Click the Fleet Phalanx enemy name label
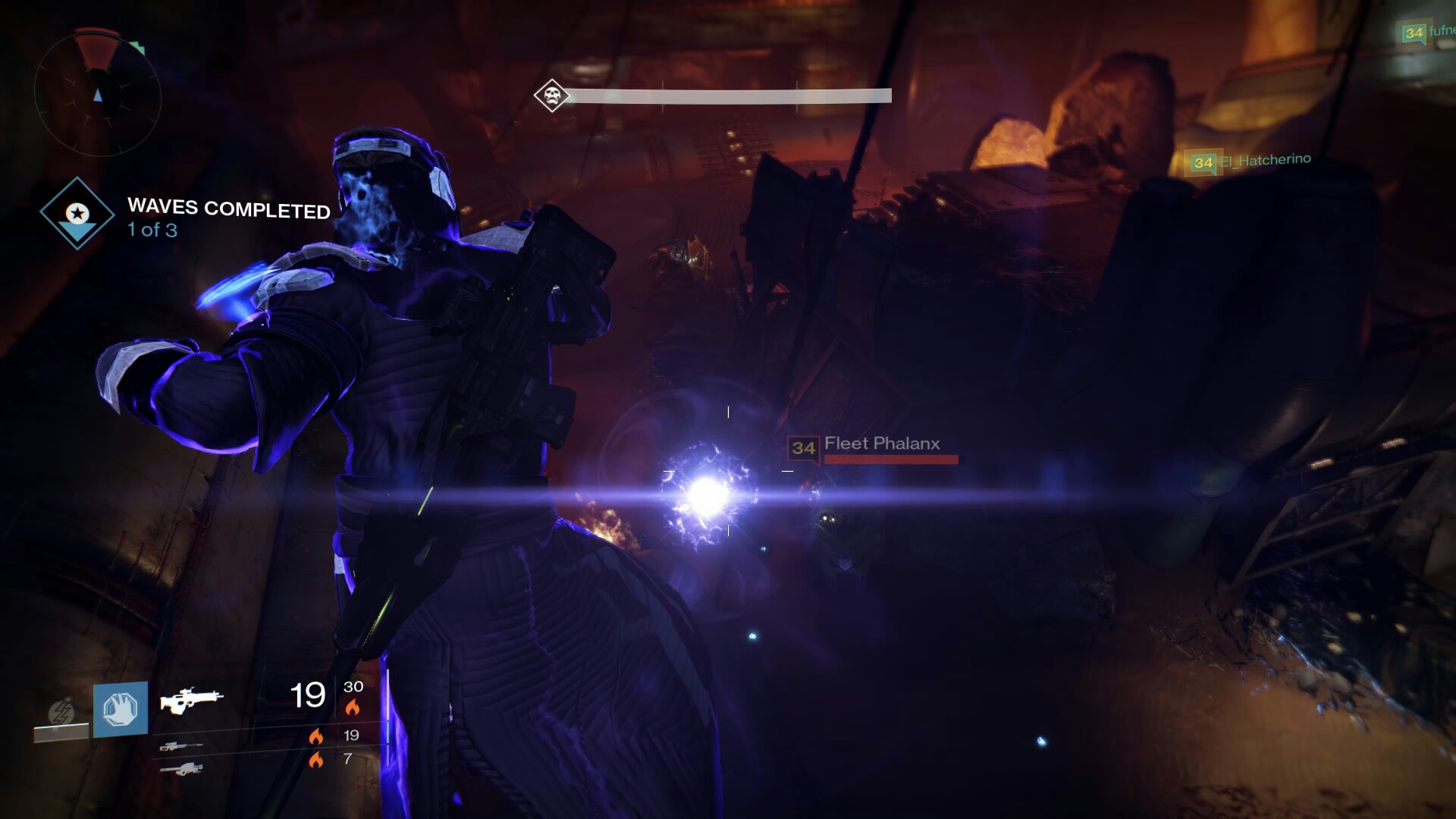Screen dimensions: 1456x819 [882, 444]
